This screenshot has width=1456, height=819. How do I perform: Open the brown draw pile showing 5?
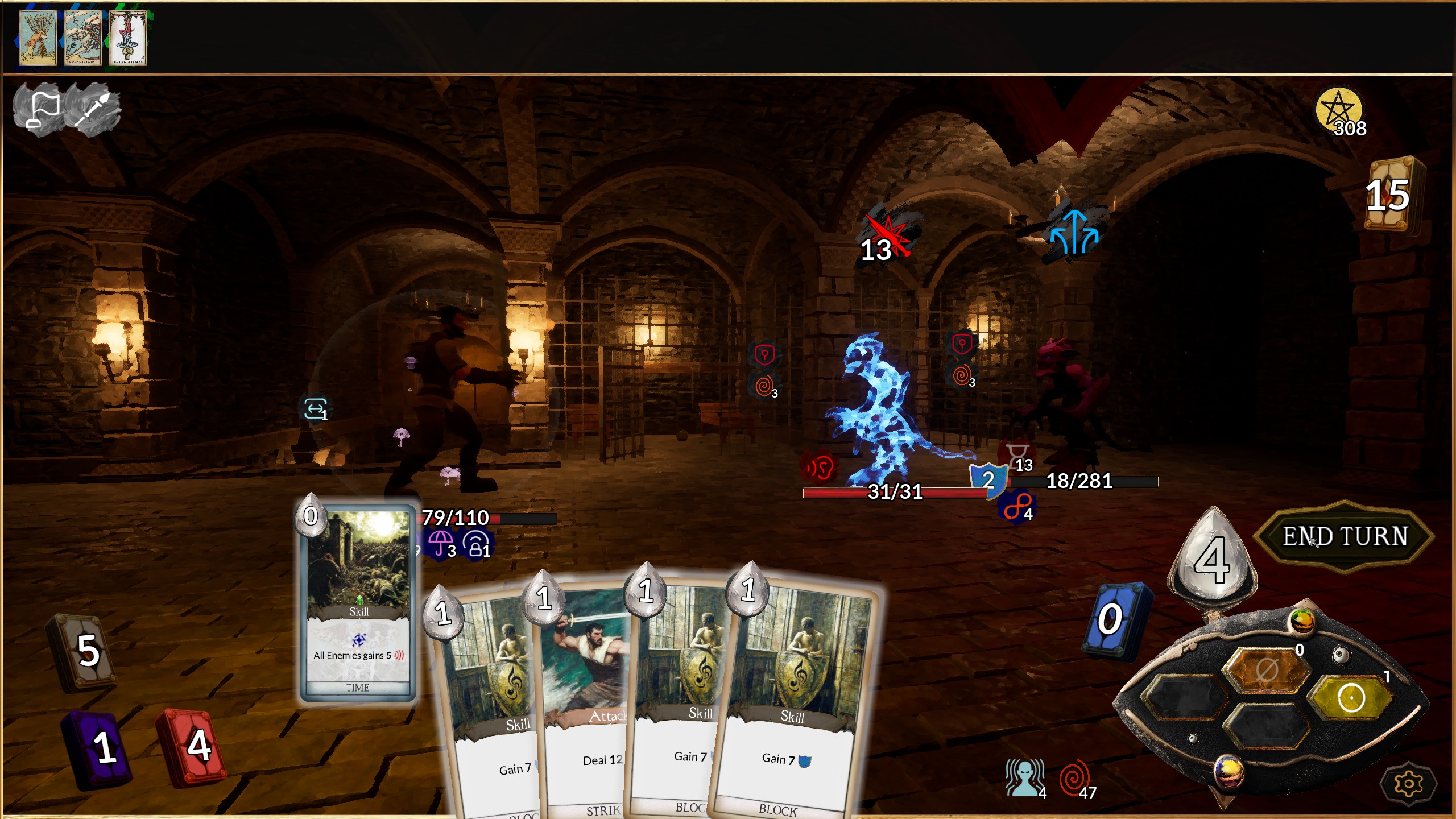tap(84, 651)
